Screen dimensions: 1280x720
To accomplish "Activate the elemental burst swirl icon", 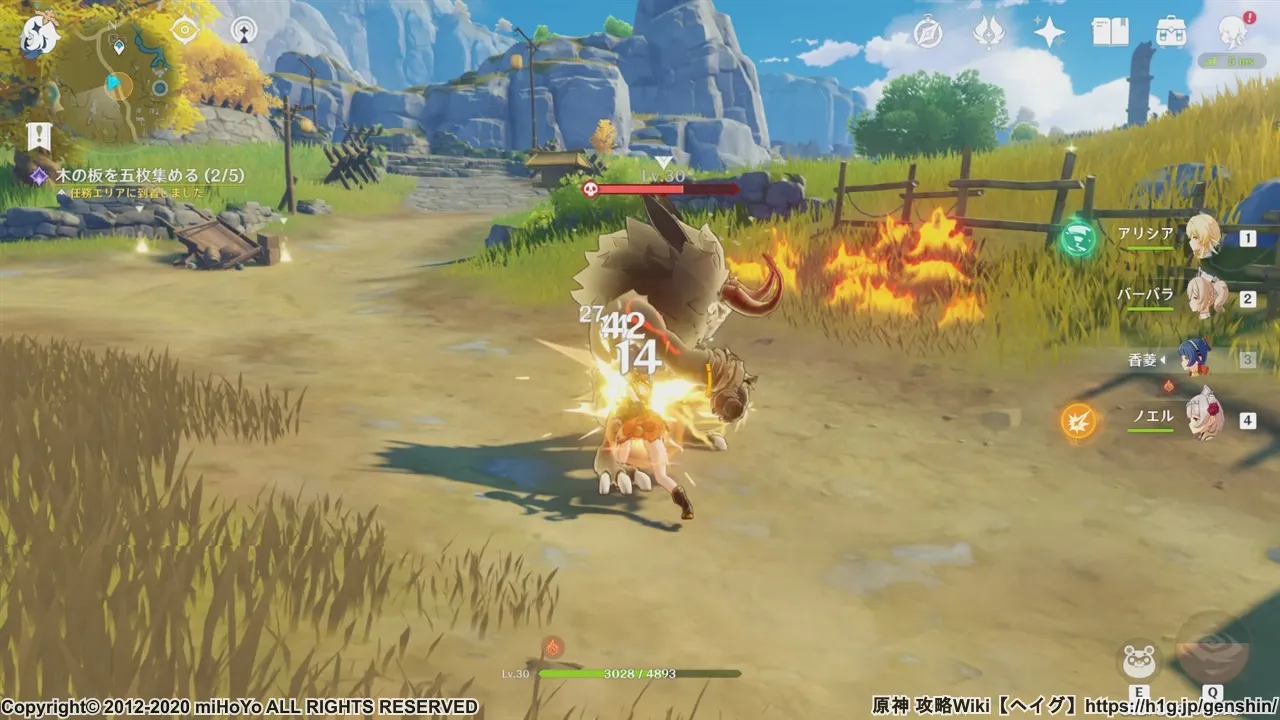I will (1212, 650).
